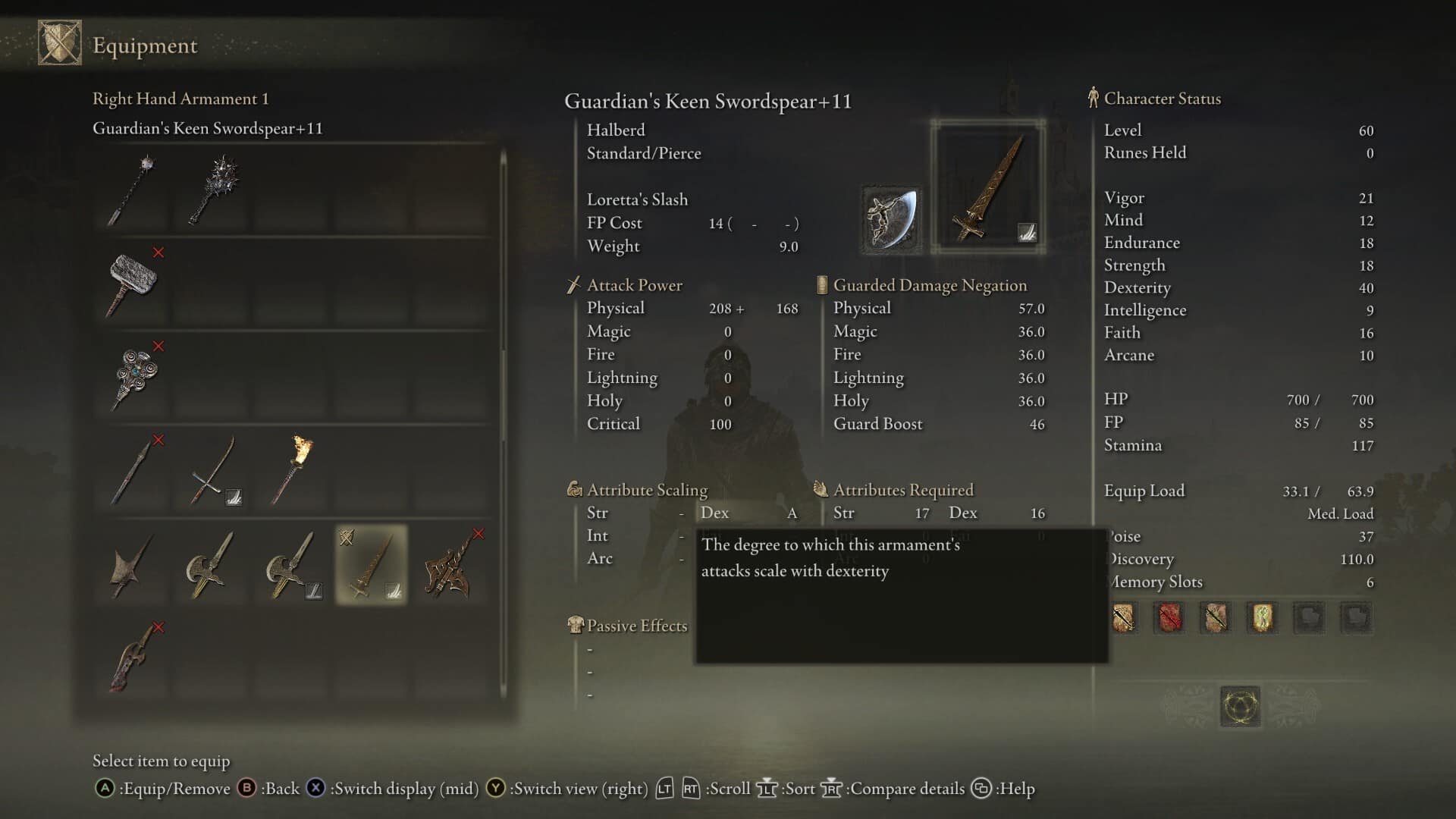The image size is (1456, 819).
Task: Select the crossed curved sword weapon
Action: coord(211,470)
